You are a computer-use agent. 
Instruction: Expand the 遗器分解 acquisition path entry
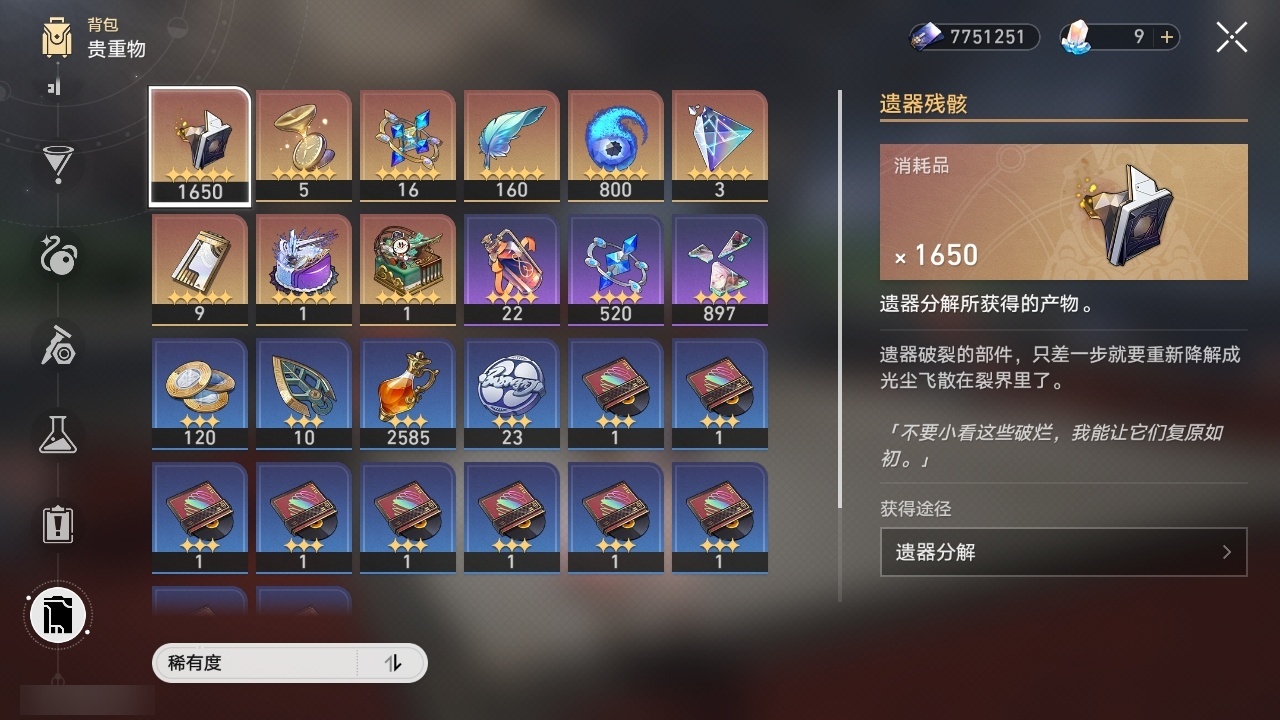point(1063,551)
